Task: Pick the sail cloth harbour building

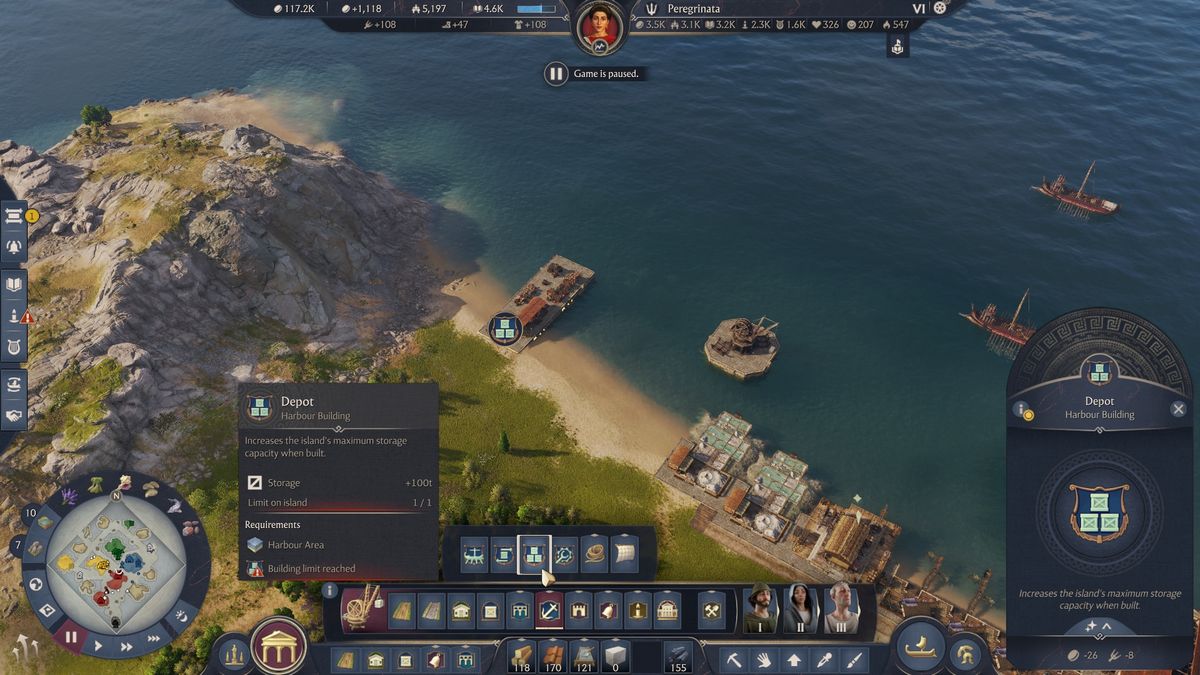Action: (625, 553)
